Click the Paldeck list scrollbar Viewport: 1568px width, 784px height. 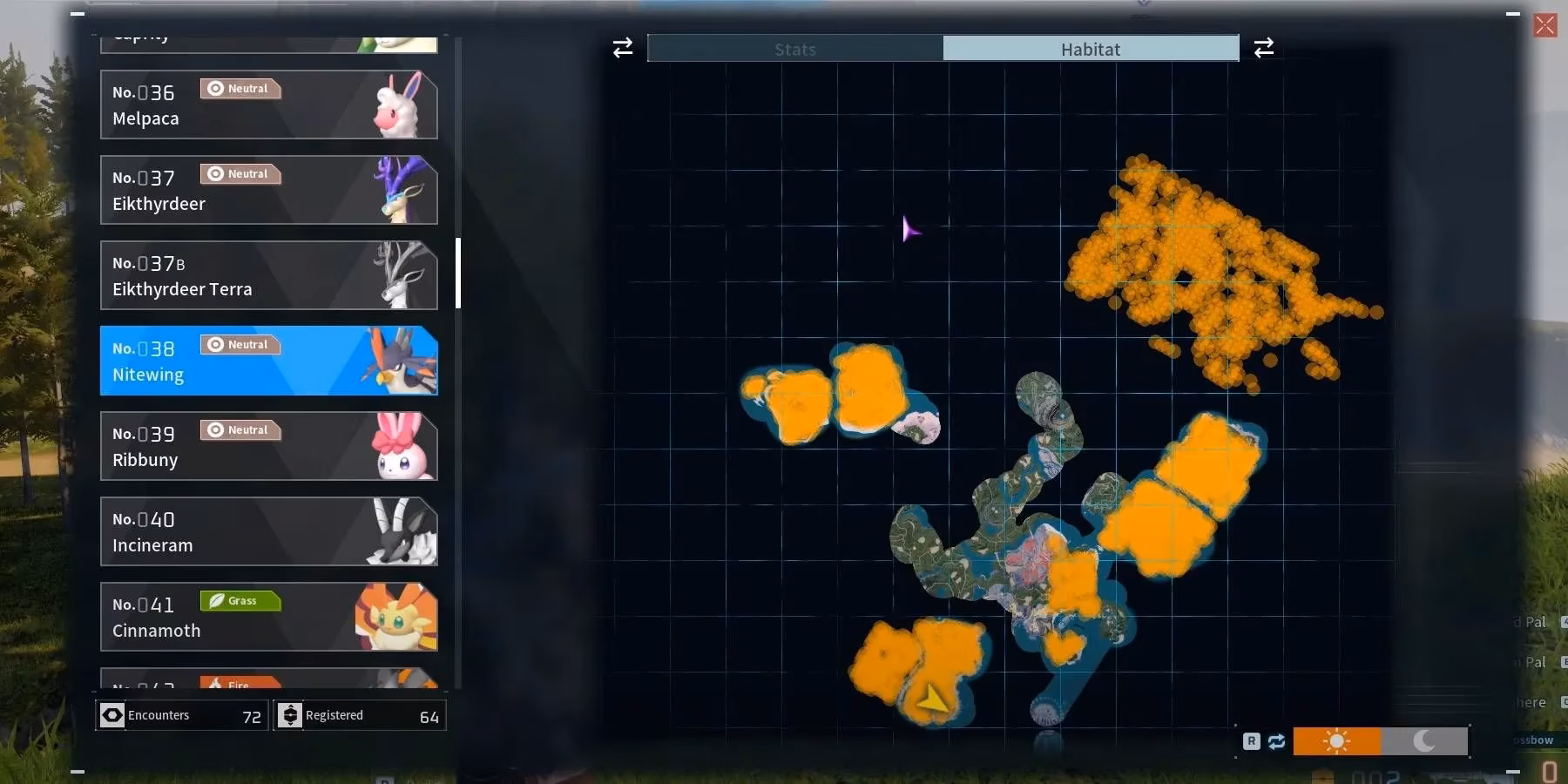tap(456, 273)
